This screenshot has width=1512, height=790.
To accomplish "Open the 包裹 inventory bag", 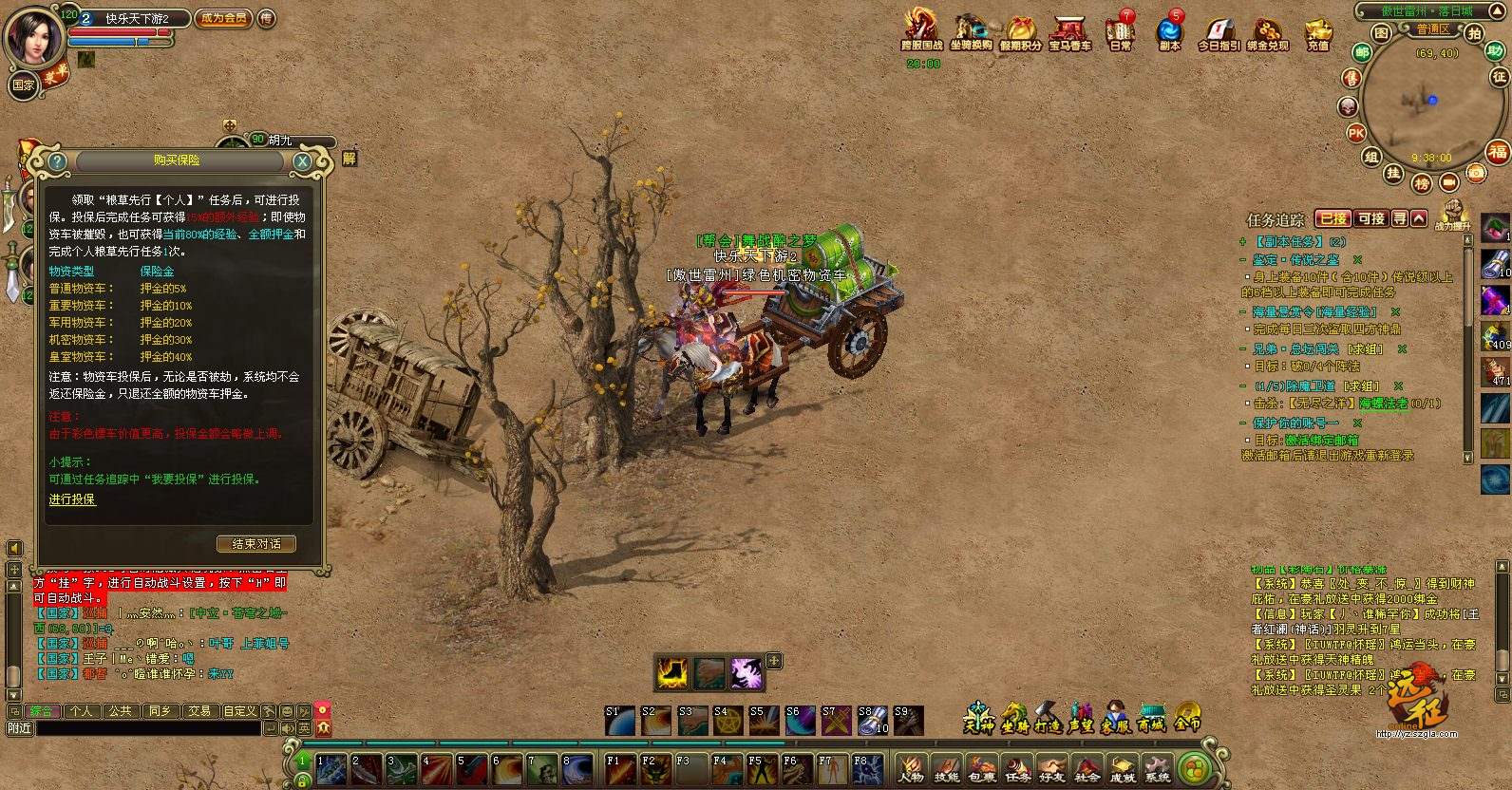I will pyautogui.click(x=982, y=767).
